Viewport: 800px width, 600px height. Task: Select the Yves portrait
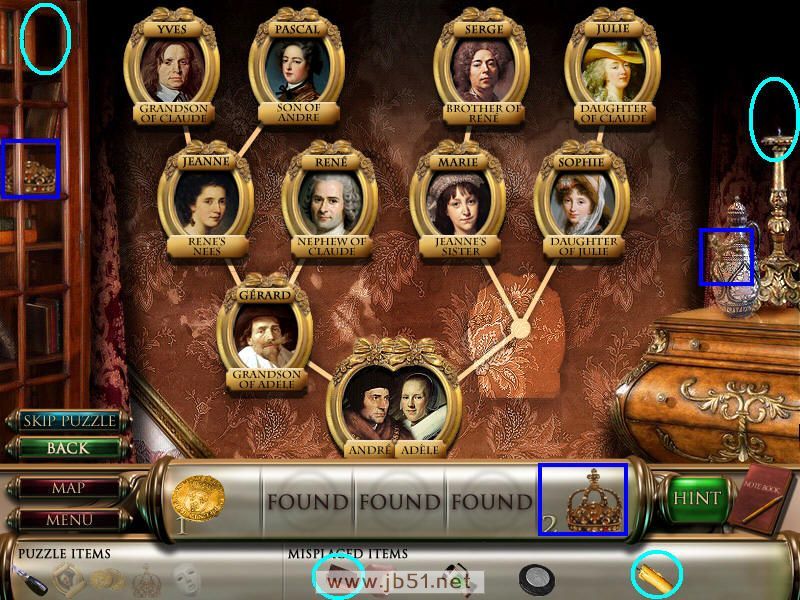coord(172,70)
